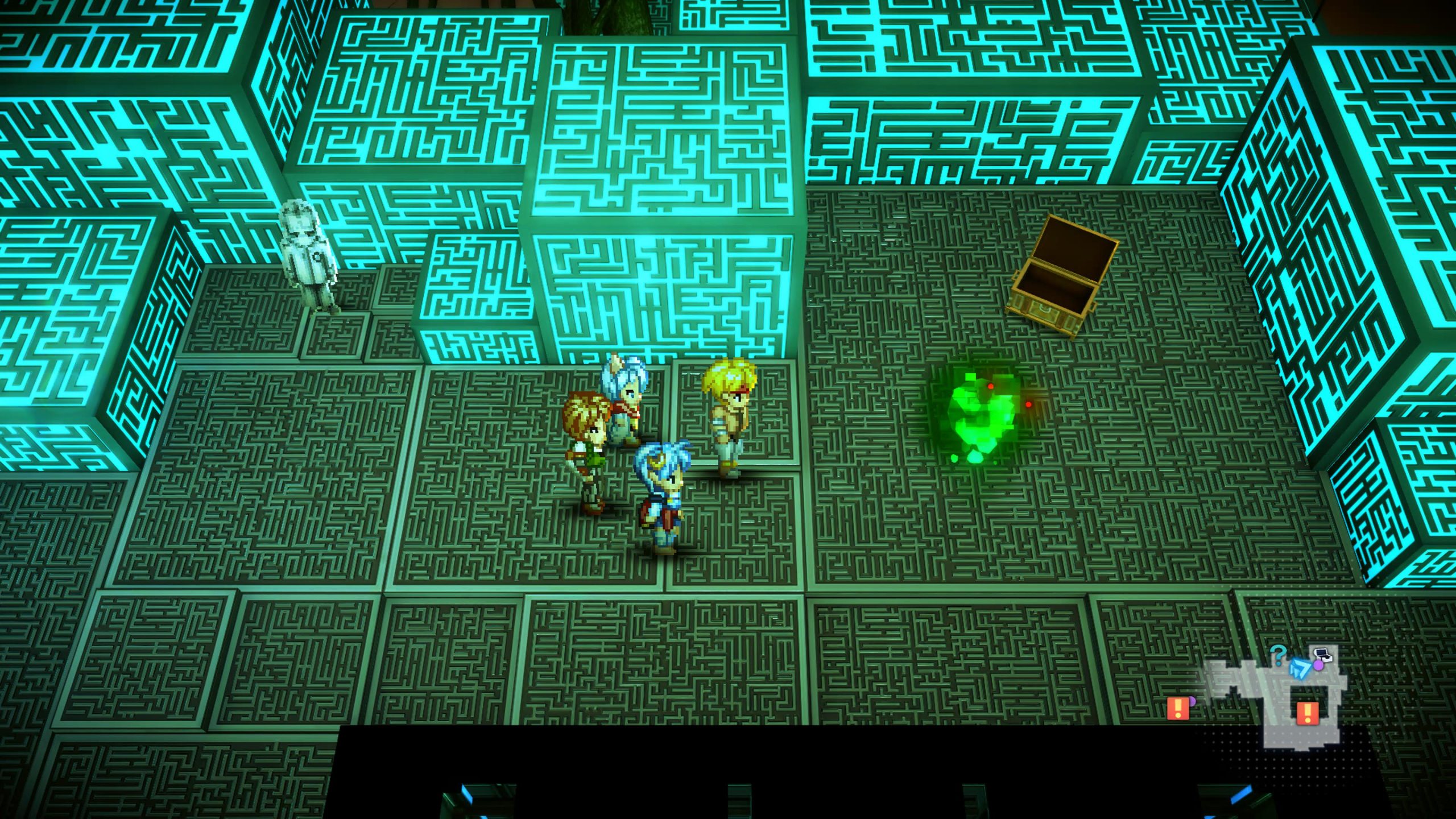Click the exclamation marker with the purple dot
Image resolution: width=1456 pixels, height=819 pixels.
1177,709
